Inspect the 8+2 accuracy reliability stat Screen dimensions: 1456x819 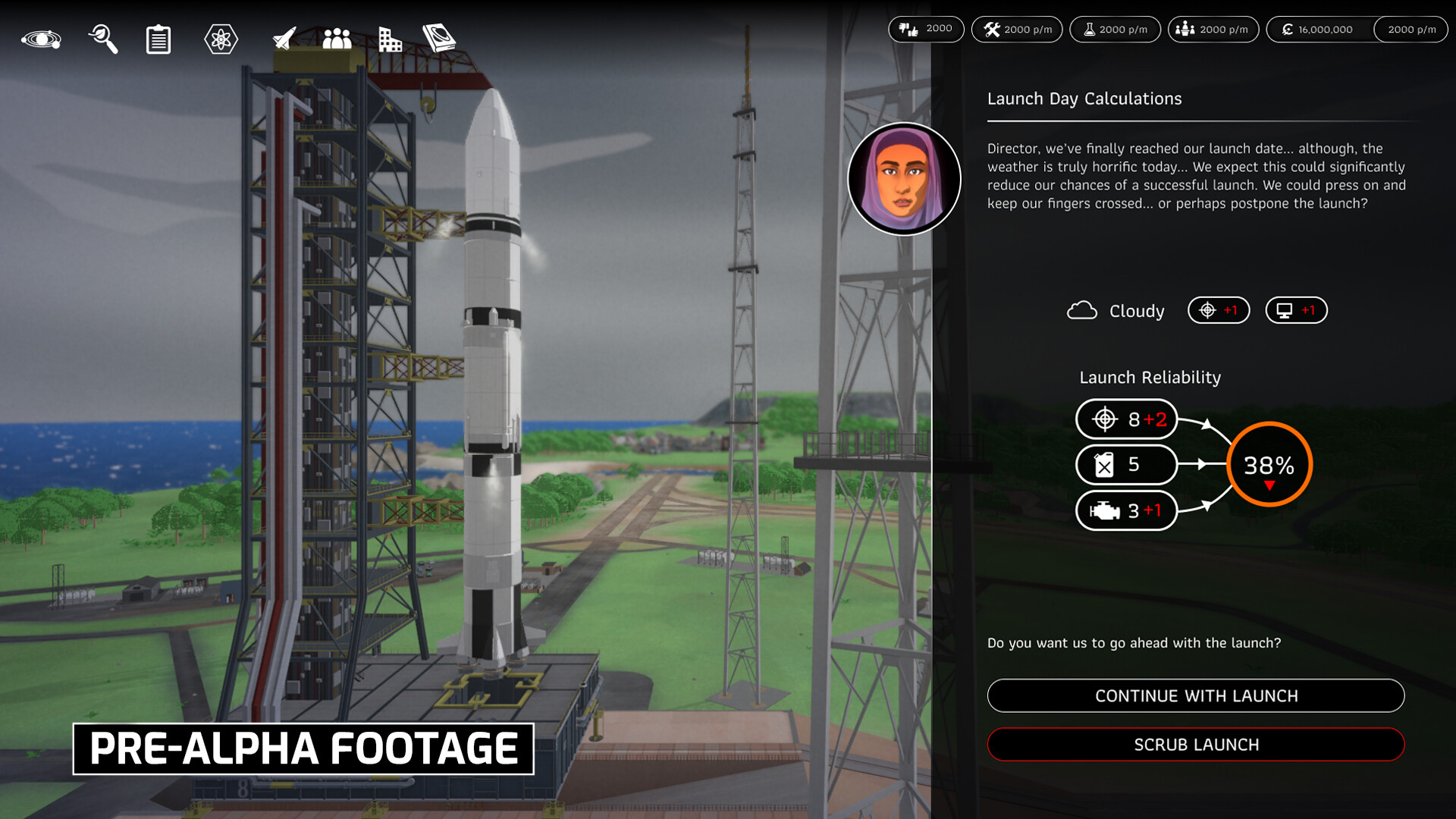[x=1126, y=419]
